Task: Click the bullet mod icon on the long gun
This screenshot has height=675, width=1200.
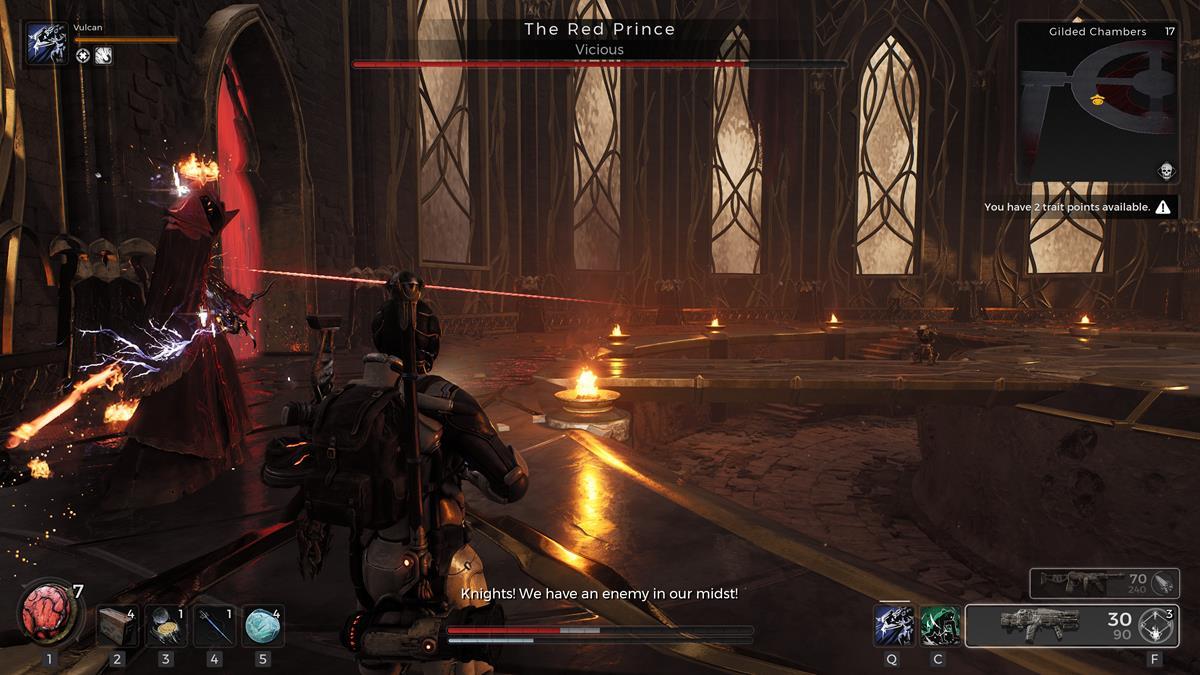Action: [1160, 583]
